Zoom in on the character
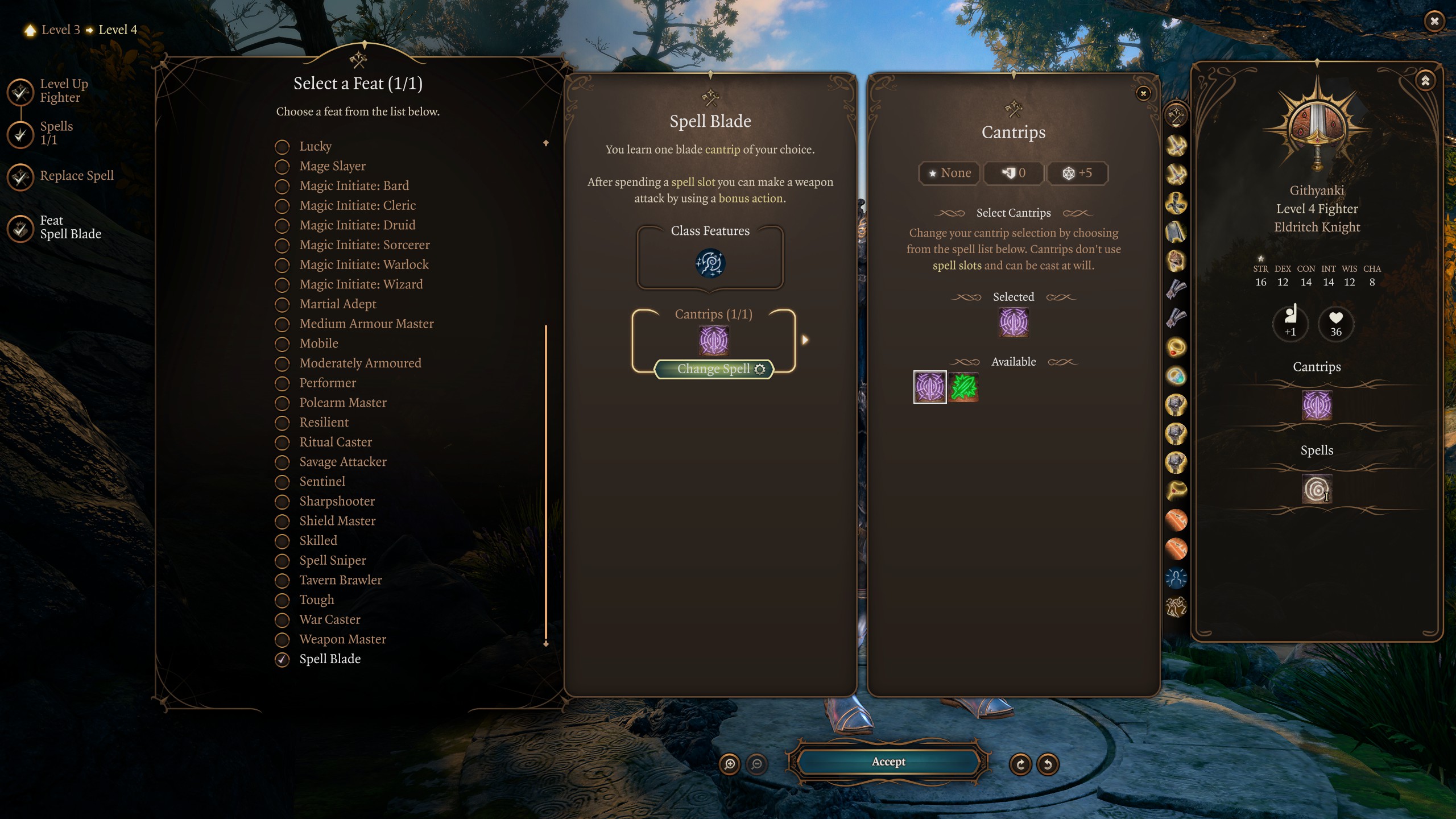 pos(730,764)
